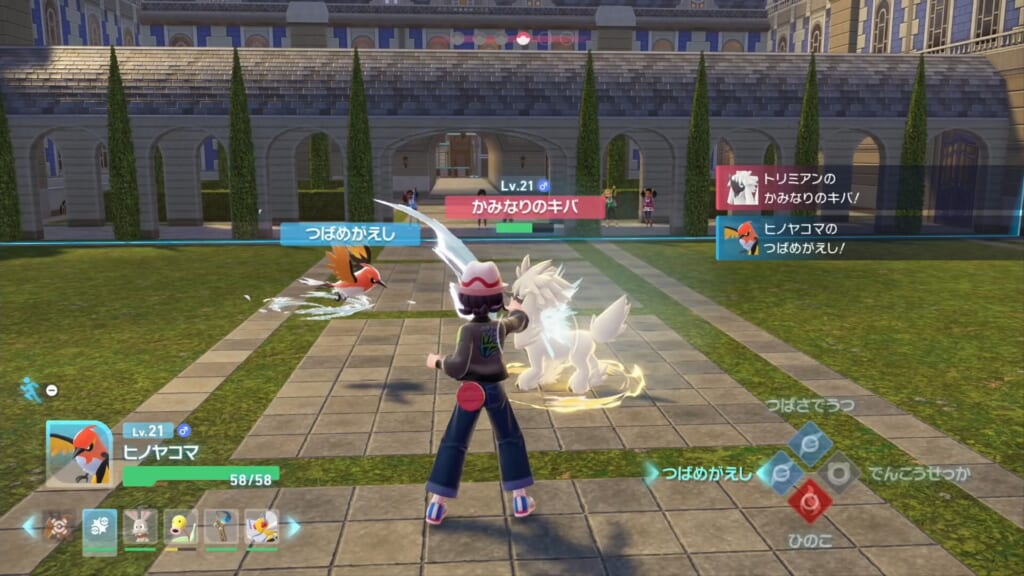Activate the でんこうせっか grey move icon

pos(838,472)
